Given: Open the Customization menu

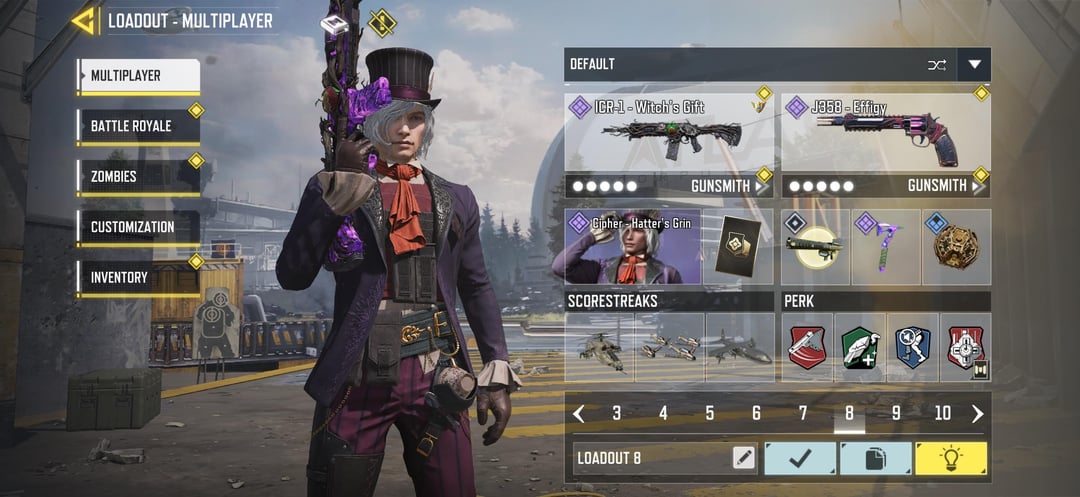Looking at the screenshot, I should 139,227.
